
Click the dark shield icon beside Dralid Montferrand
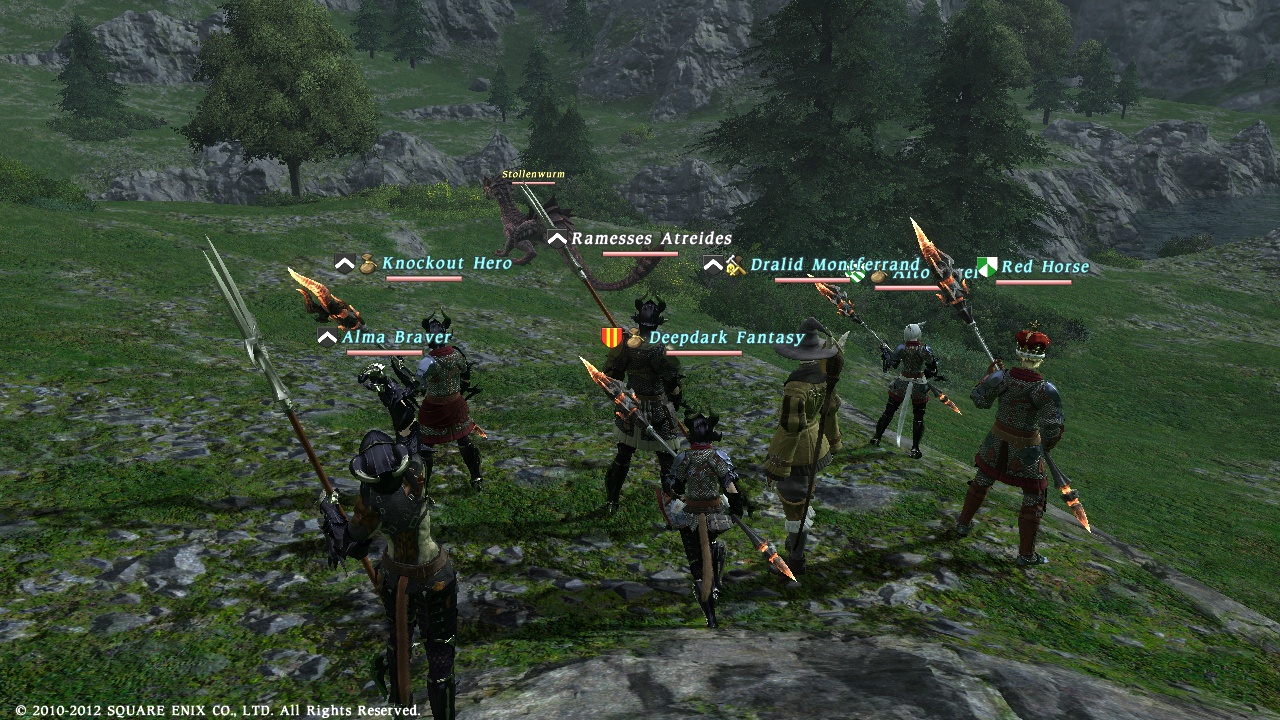(x=711, y=263)
